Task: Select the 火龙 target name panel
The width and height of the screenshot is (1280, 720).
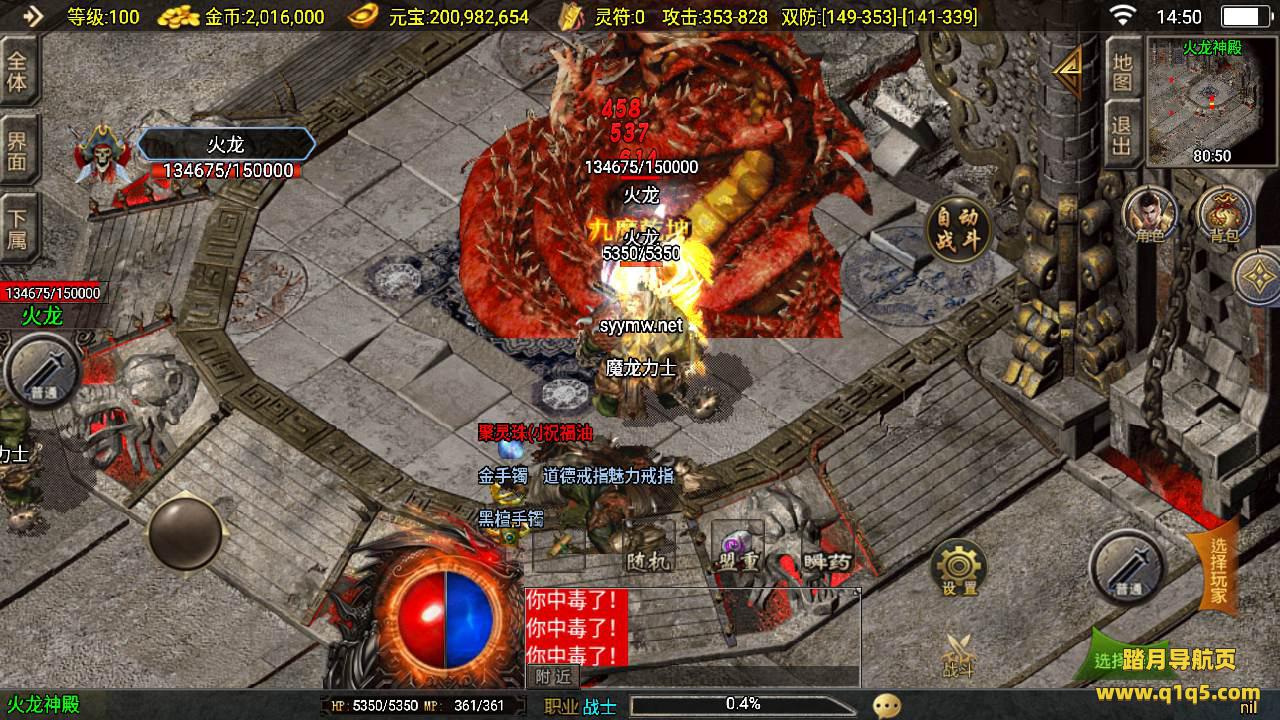Action: pyautogui.click(x=226, y=145)
